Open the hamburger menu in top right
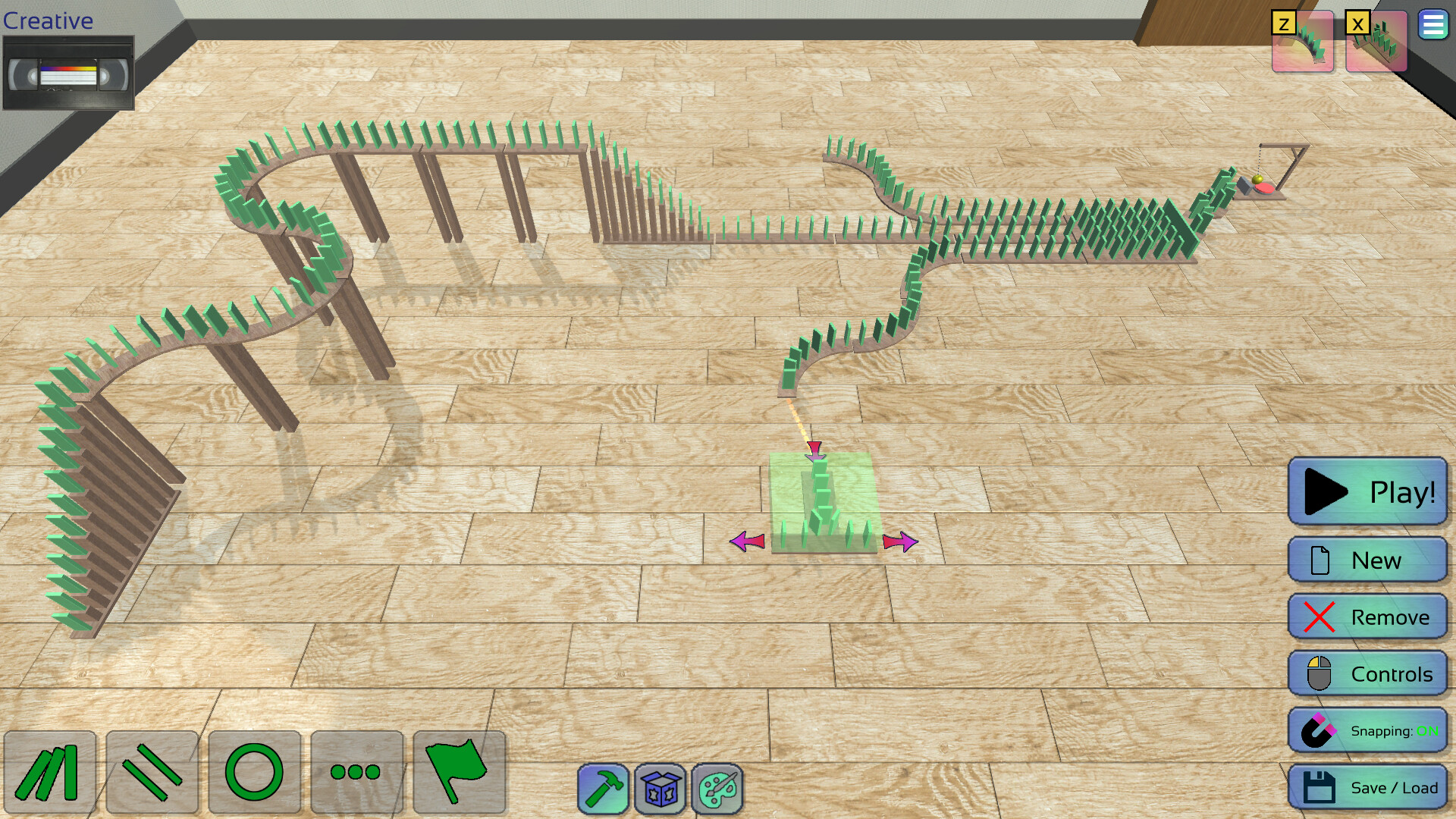 [x=1432, y=24]
